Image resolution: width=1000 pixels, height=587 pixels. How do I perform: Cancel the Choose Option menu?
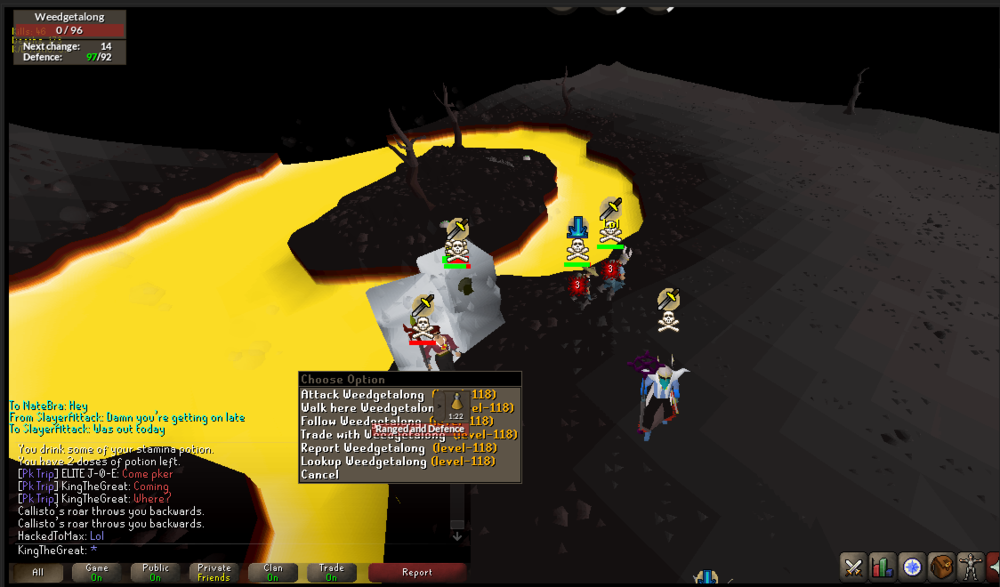tap(320, 474)
